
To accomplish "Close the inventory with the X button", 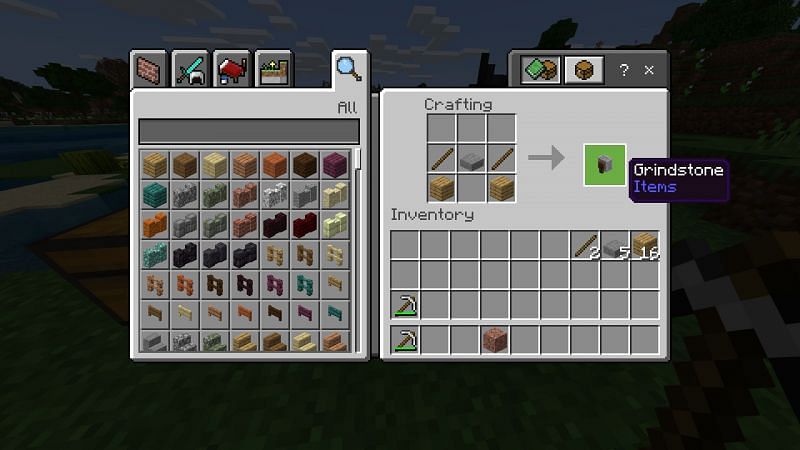I will click(x=650, y=71).
